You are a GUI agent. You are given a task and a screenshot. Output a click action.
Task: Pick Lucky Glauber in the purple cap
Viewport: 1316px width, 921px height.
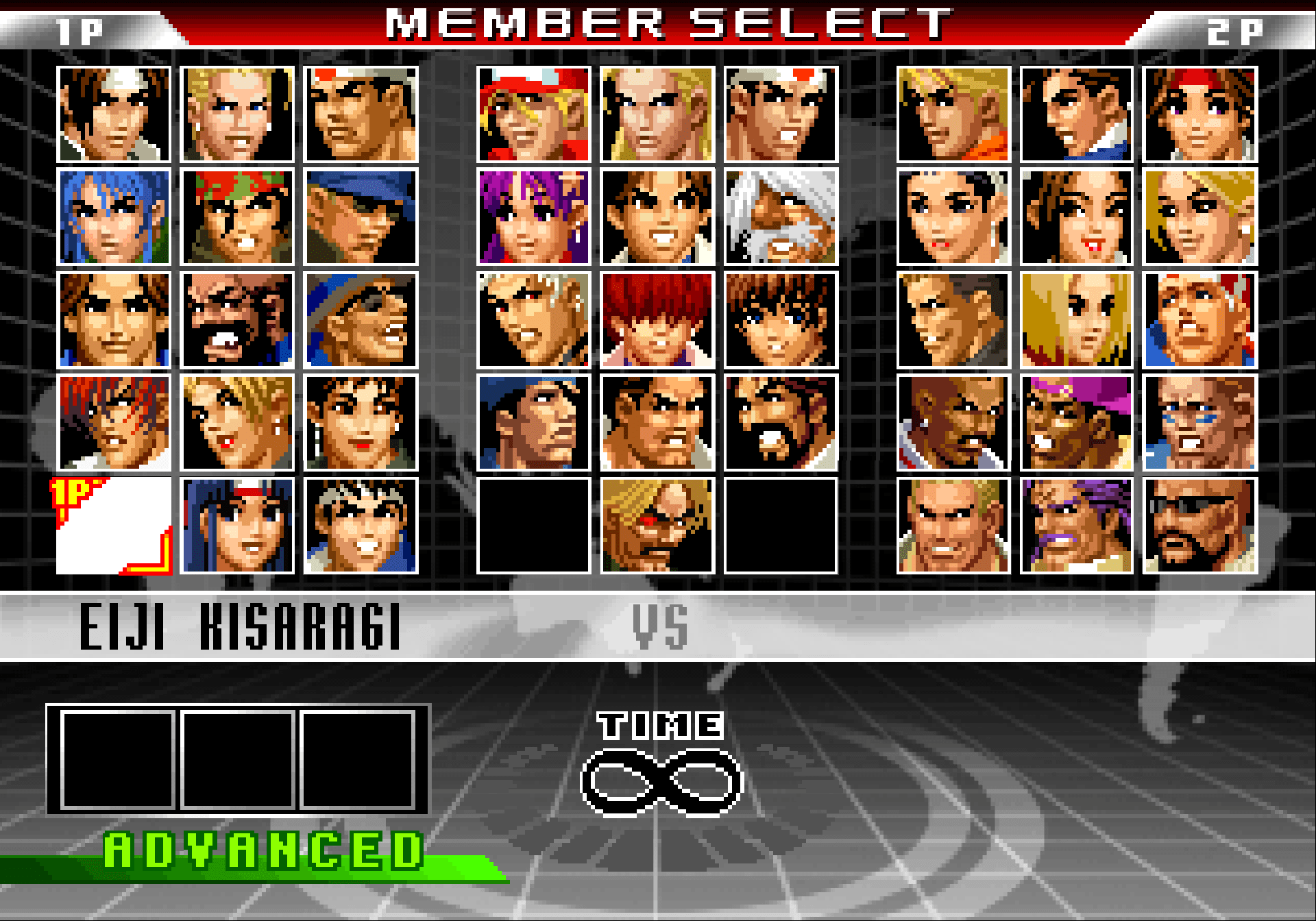pos(1076,423)
